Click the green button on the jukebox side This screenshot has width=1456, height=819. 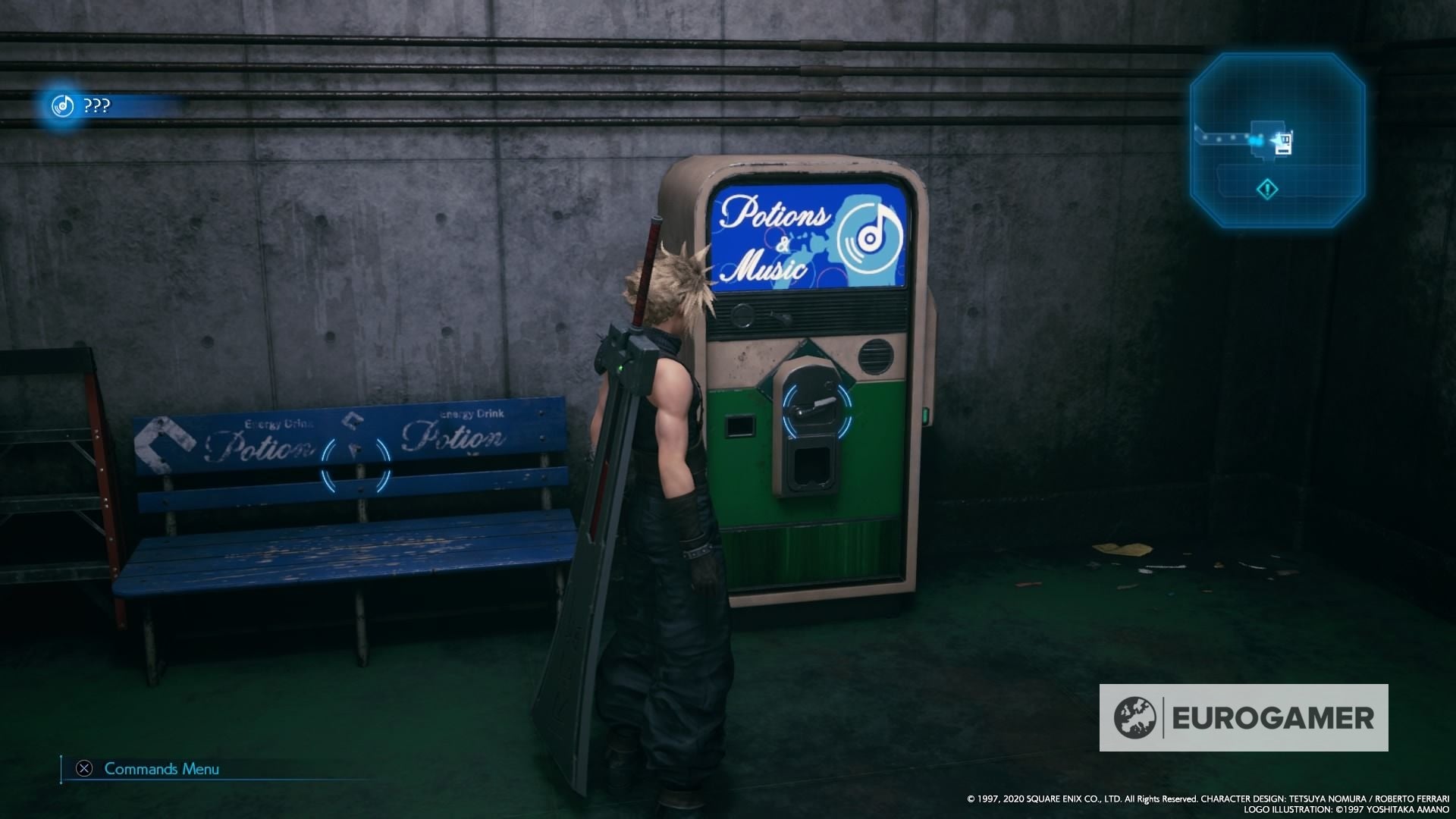[x=926, y=415]
